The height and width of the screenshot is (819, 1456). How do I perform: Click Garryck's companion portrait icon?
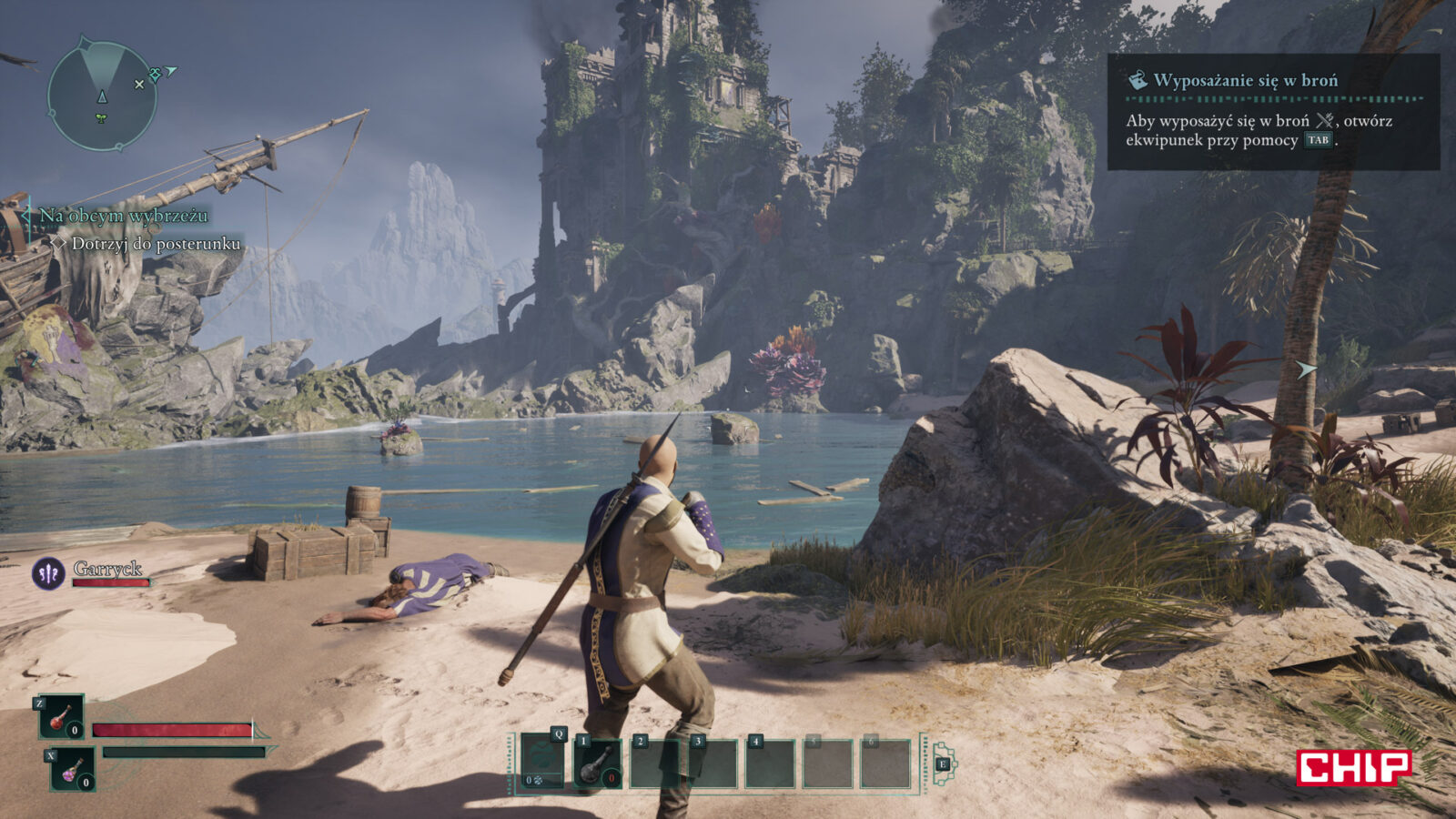pyautogui.click(x=47, y=573)
